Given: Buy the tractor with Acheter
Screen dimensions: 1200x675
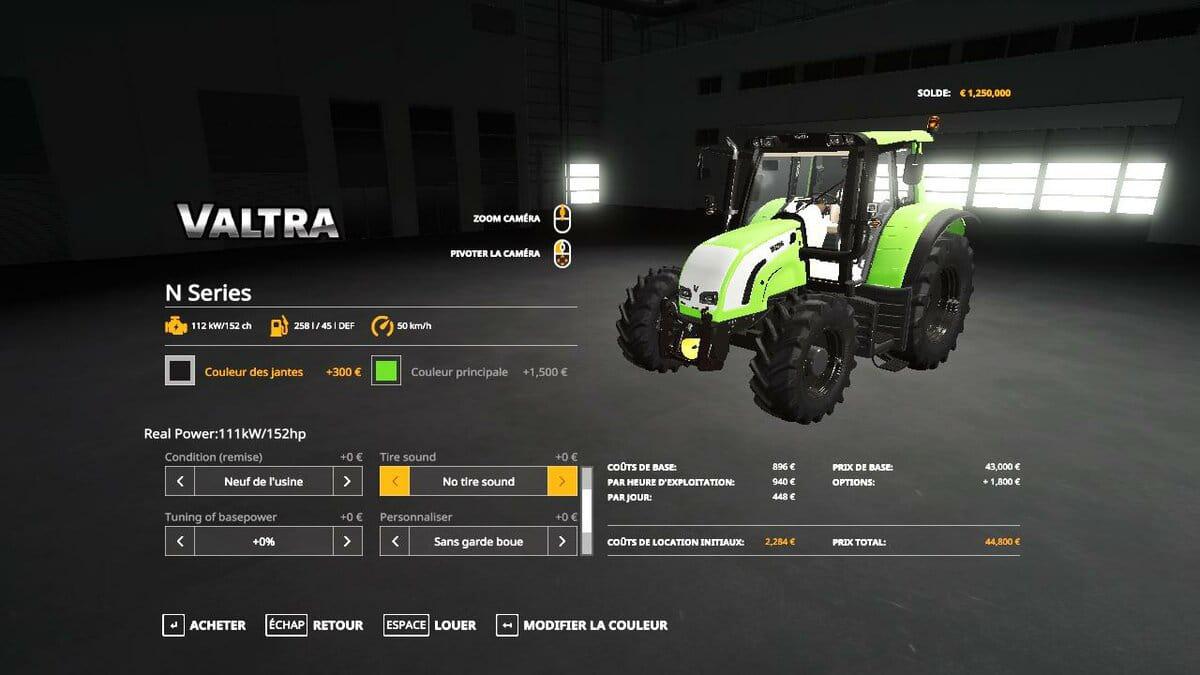Looking at the screenshot, I should (x=204, y=625).
